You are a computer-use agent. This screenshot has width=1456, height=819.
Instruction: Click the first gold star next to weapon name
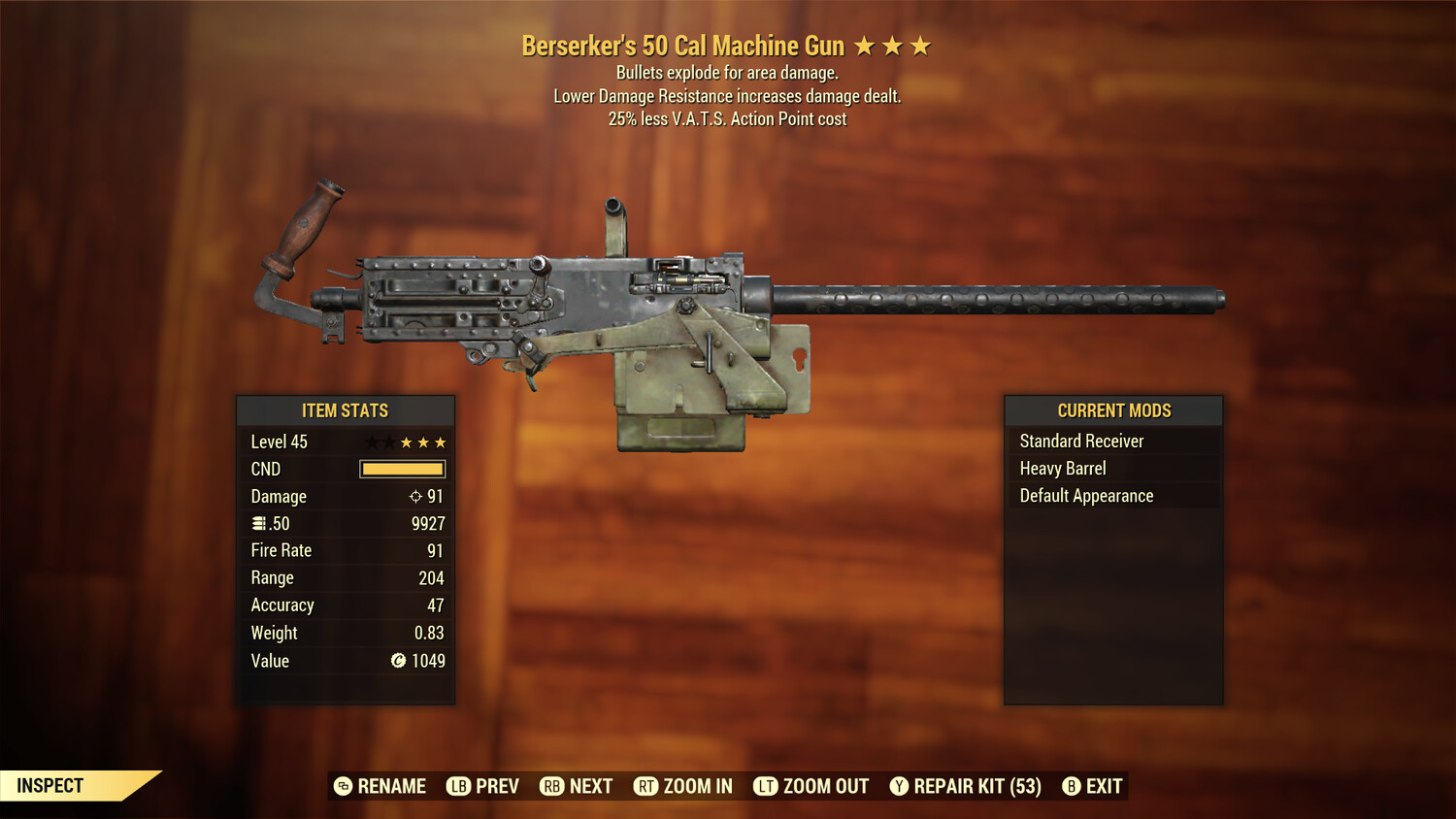(867, 45)
